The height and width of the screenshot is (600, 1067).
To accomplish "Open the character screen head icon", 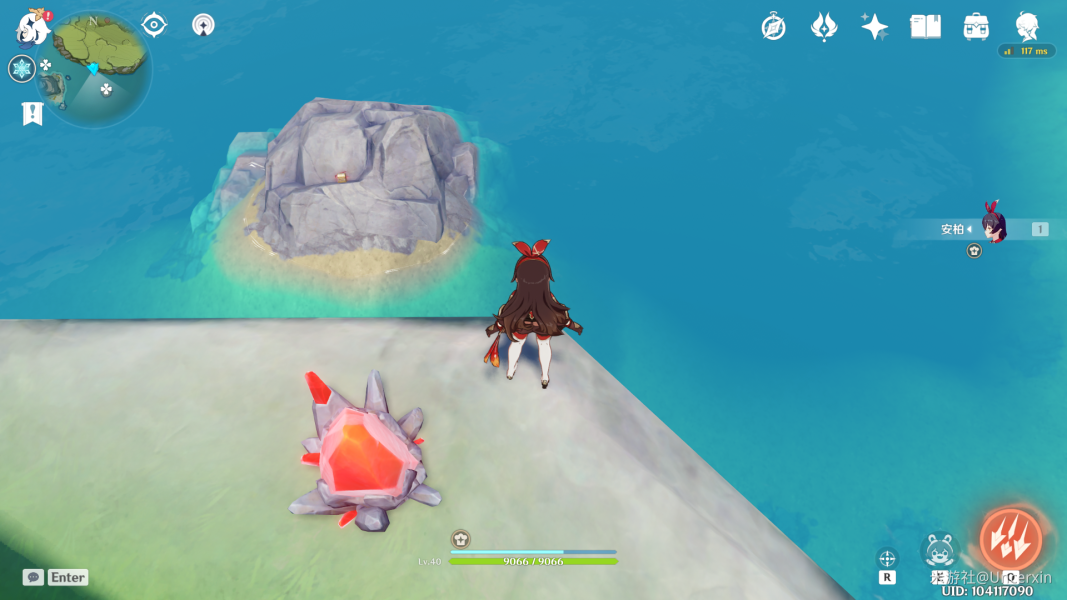I will (1027, 25).
